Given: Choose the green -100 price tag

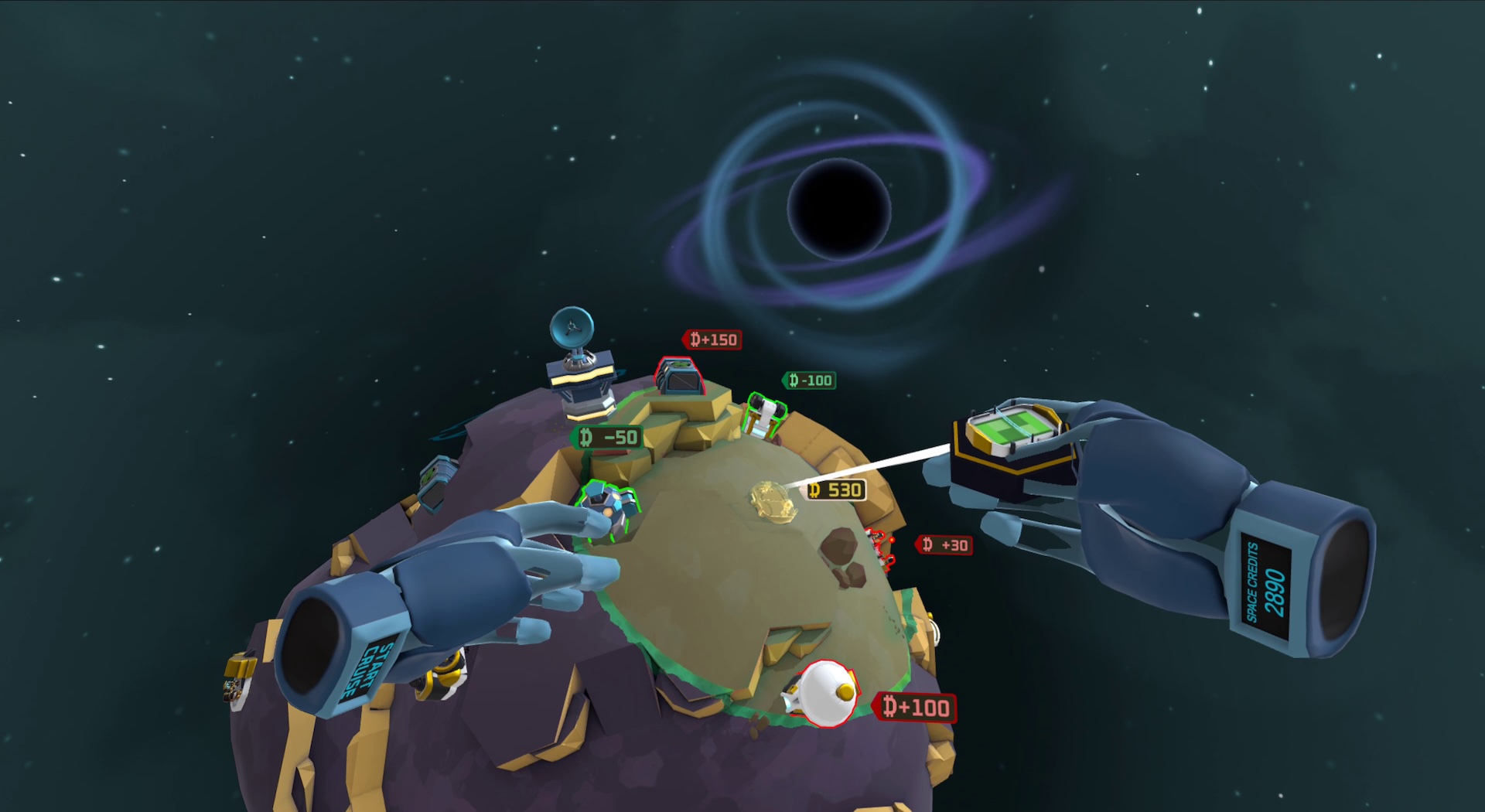Looking at the screenshot, I should [x=809, y=380].
